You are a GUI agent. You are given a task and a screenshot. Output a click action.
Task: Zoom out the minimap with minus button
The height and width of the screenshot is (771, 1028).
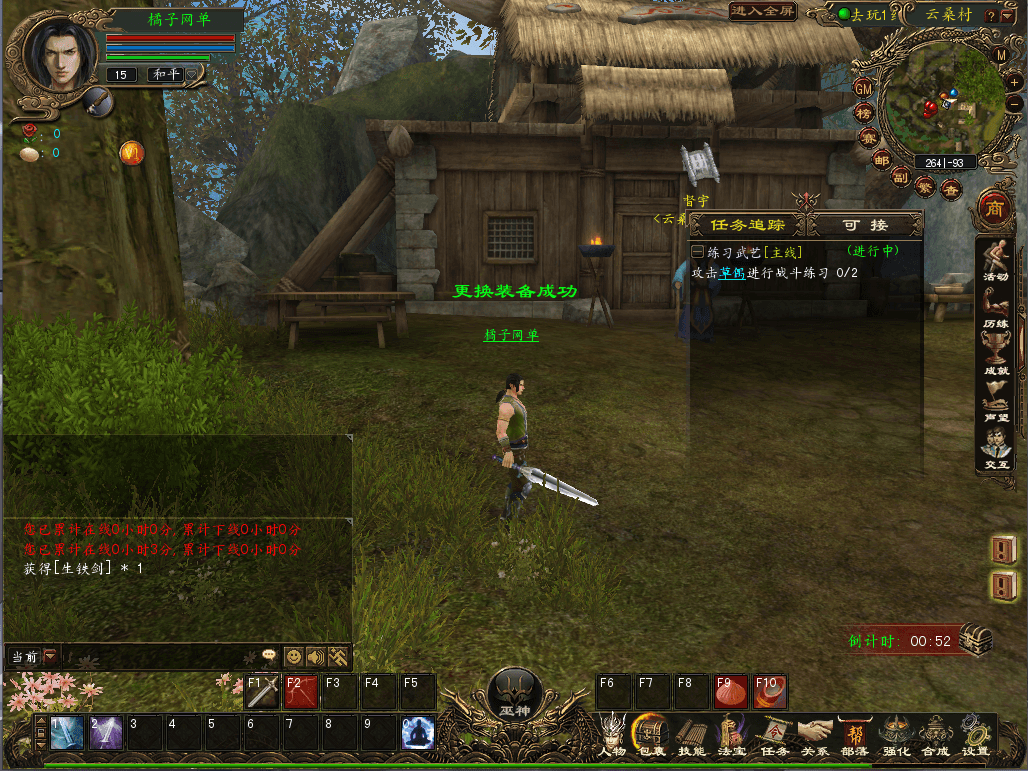point(1014,103)
